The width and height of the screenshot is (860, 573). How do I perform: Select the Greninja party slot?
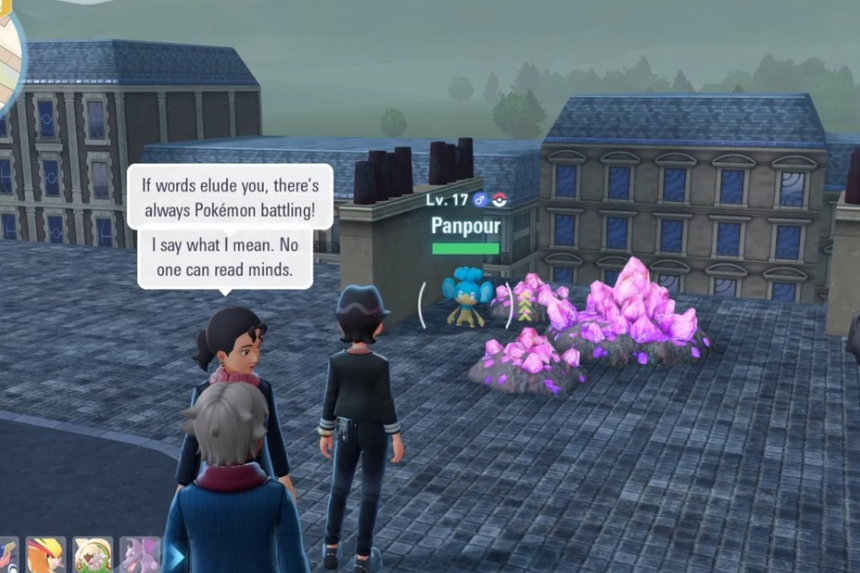(x=6, y=556)
